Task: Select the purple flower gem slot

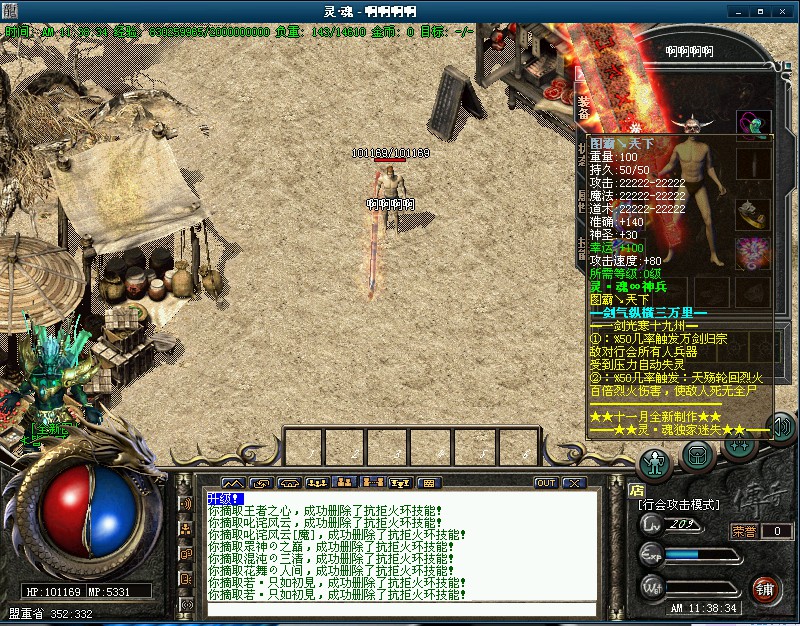Action: tap(753, 253)
